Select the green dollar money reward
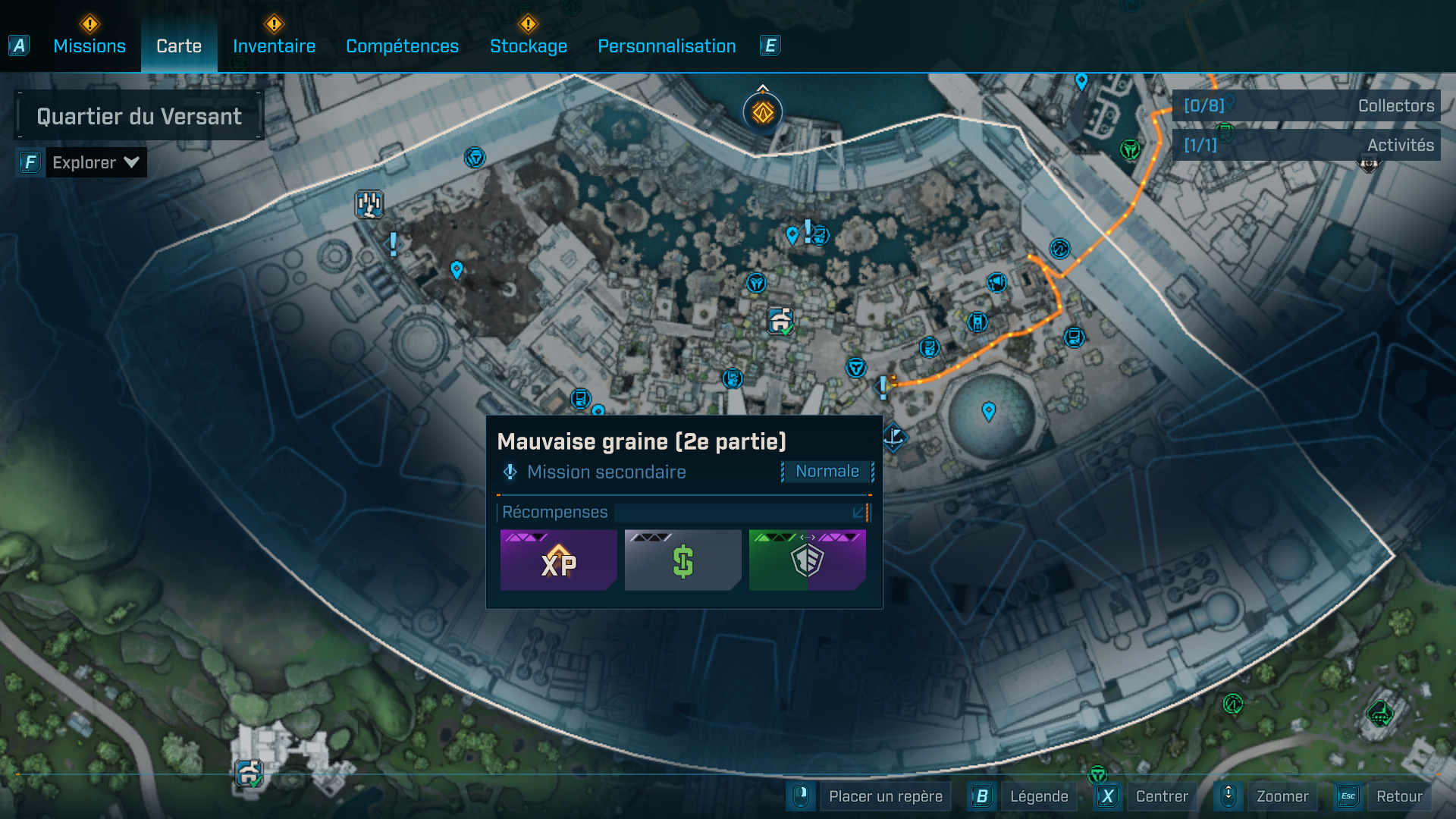Viewport: 1456px width, 819px height. [682, 560]
